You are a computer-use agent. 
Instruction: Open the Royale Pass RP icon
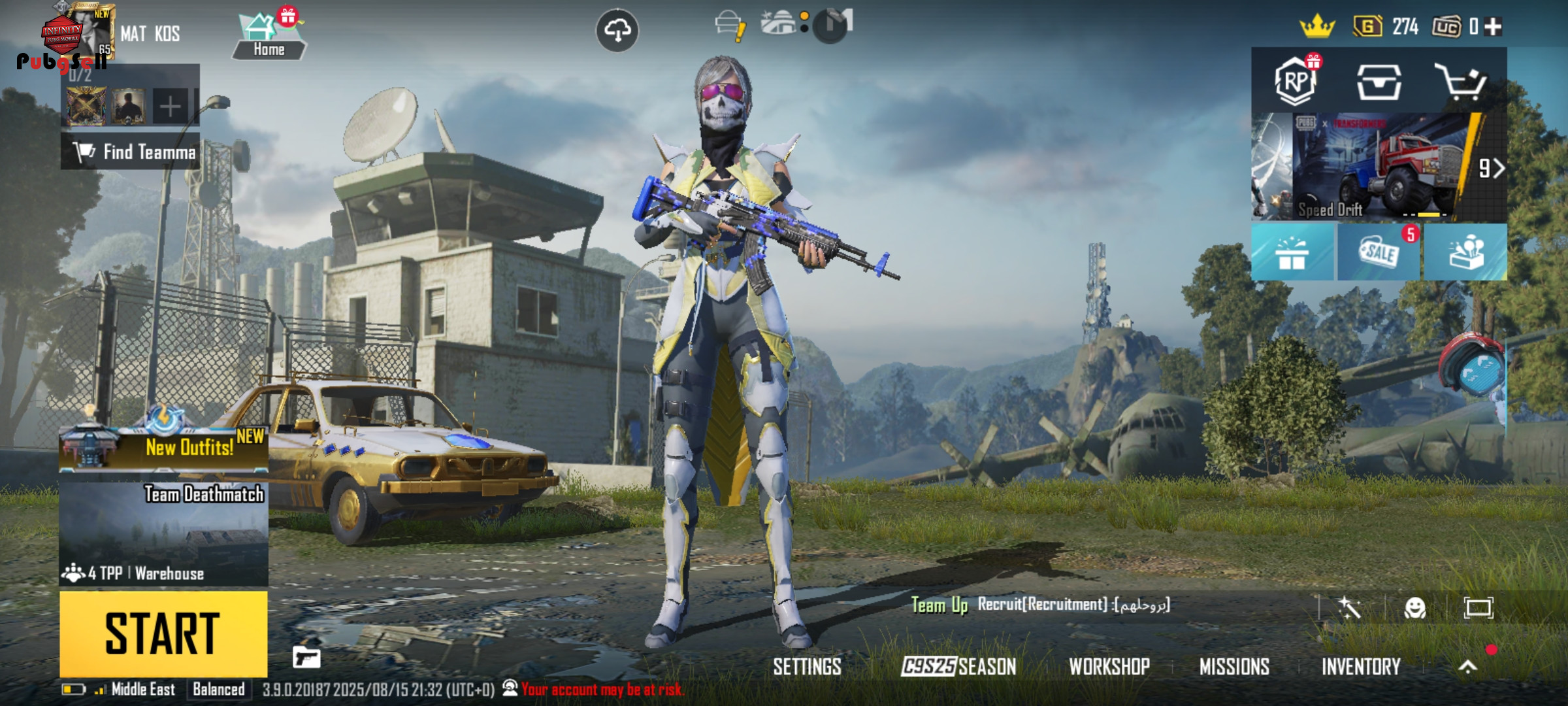[x=1295, y=82]
